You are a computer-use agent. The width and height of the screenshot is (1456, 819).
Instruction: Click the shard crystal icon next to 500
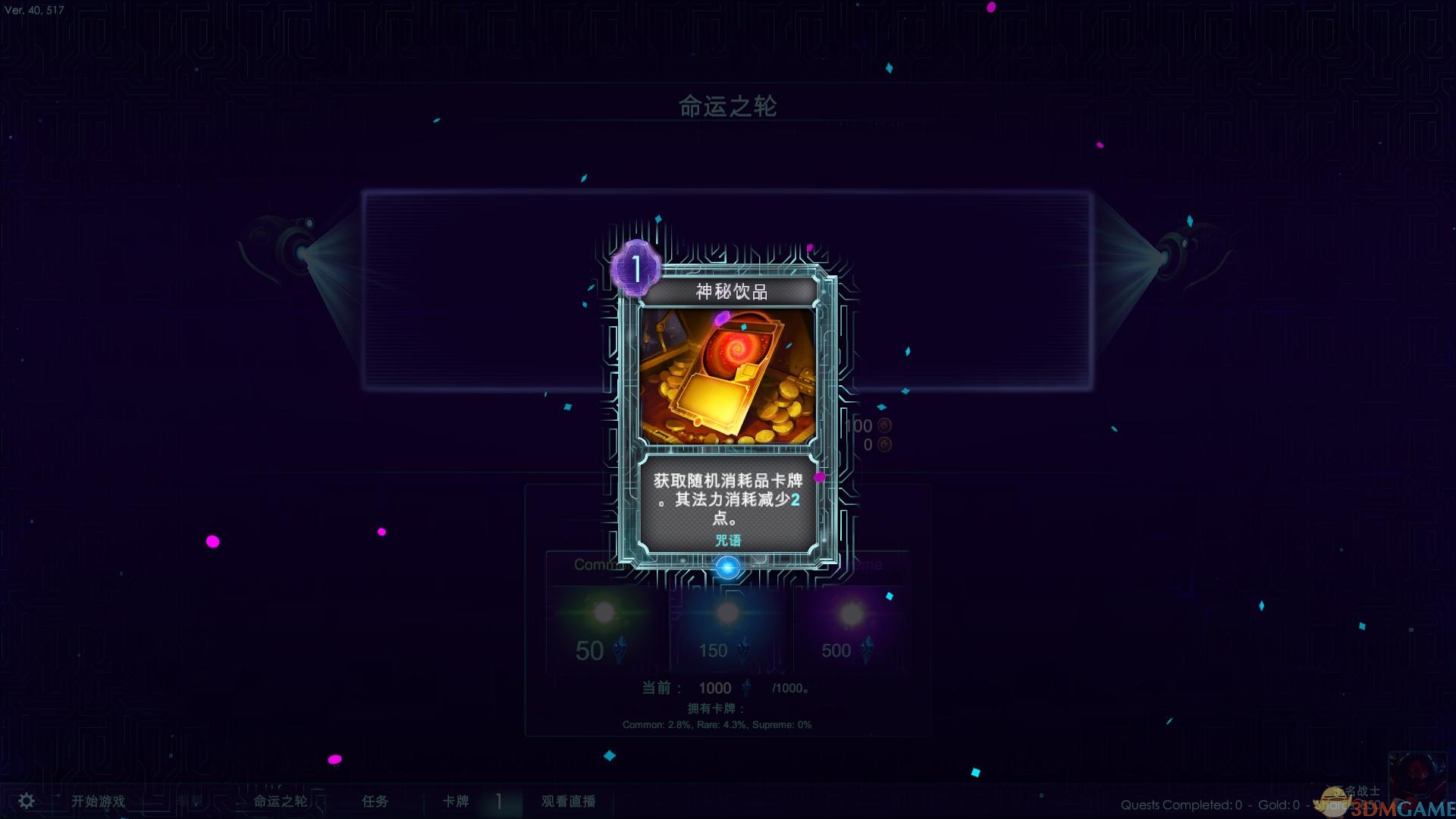(x=867, y=651)
